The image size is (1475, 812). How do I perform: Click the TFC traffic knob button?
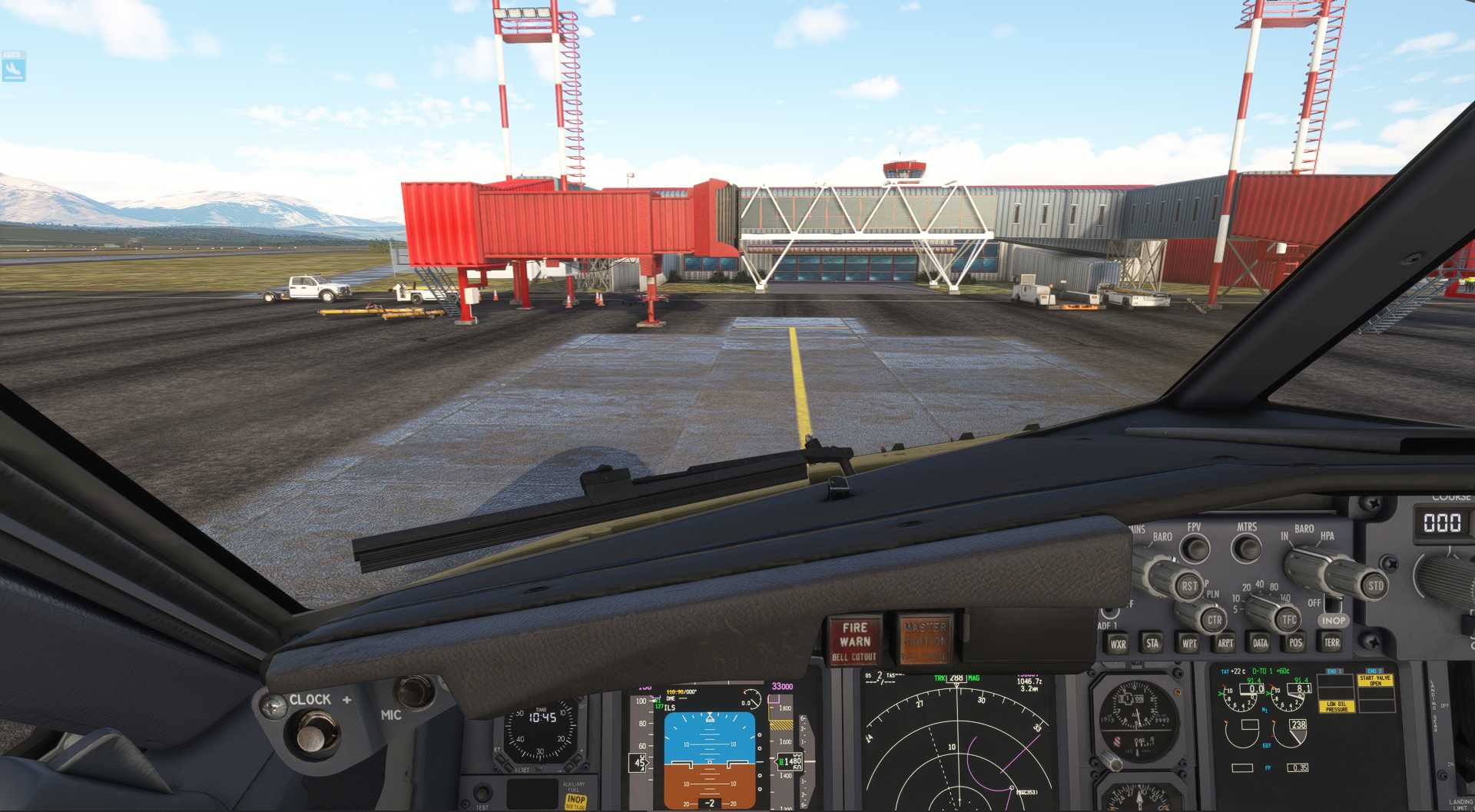point(1289,619)
